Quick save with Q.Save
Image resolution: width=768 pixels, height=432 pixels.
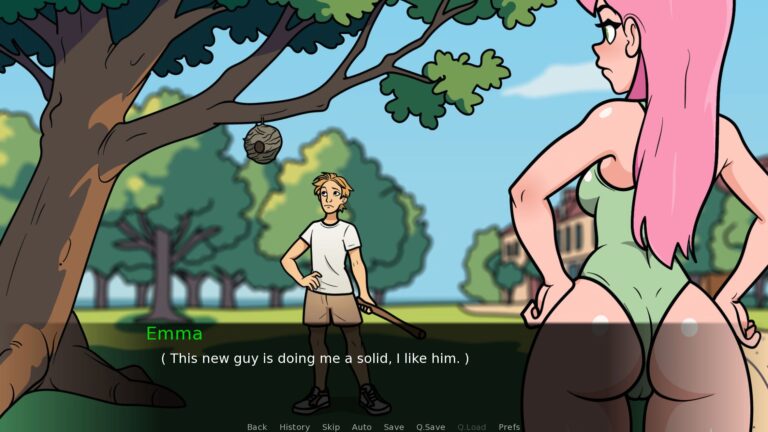pyautogui.click(x=430, y=427)
